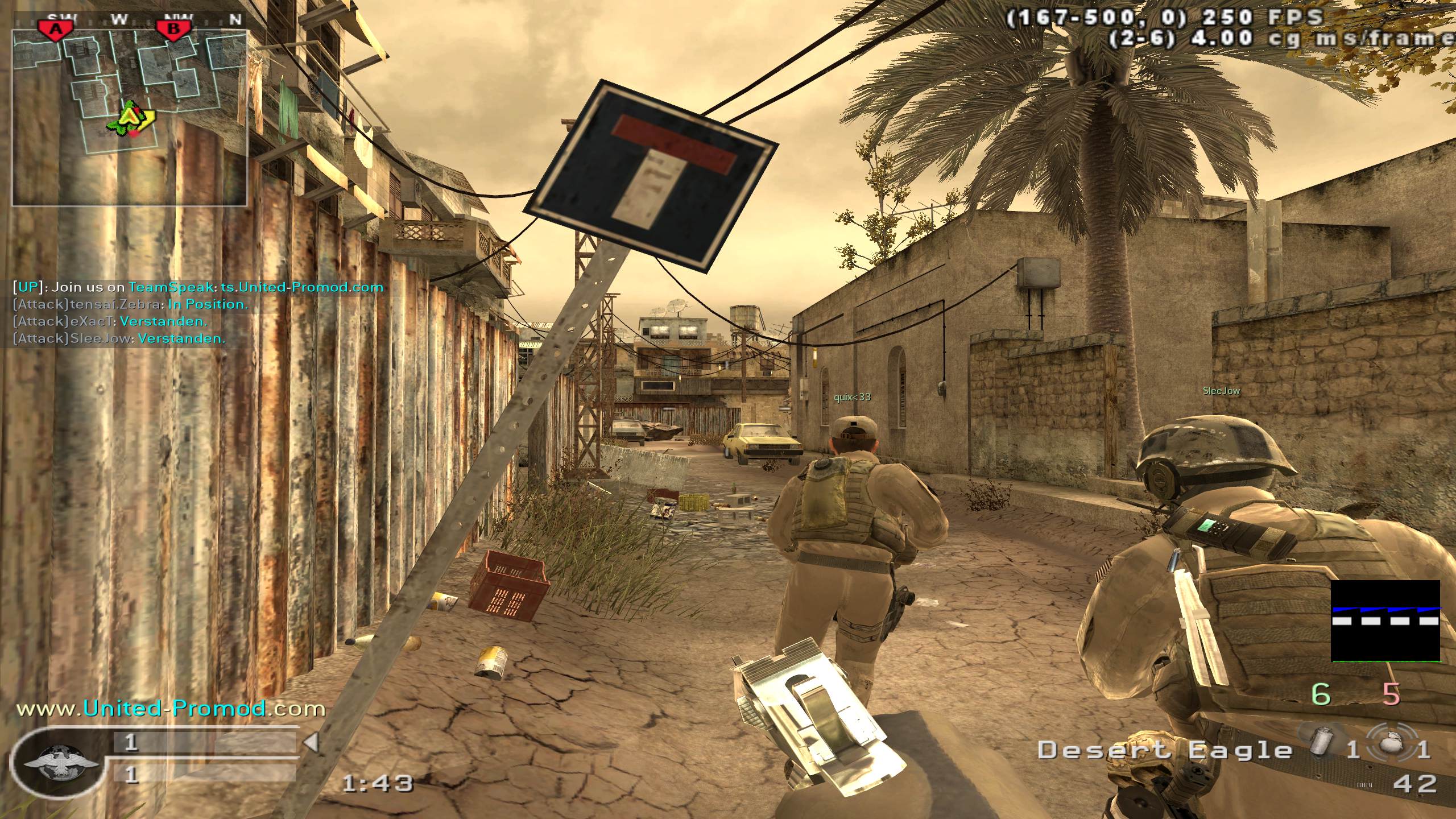Open the TeamSpeak chat message line
This screenshot has width=1456, height=819.
pos(198,287)
